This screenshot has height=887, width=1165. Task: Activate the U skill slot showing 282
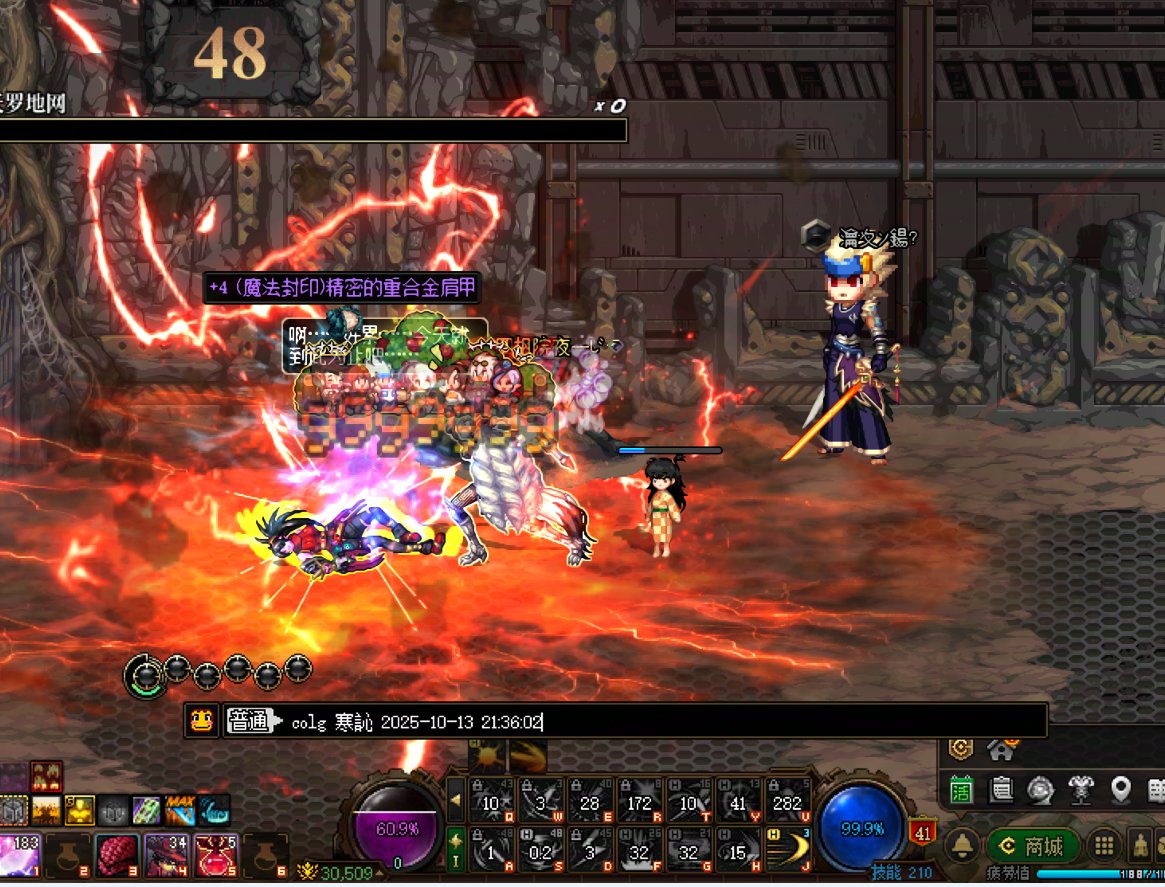click(x=787, y=801)
